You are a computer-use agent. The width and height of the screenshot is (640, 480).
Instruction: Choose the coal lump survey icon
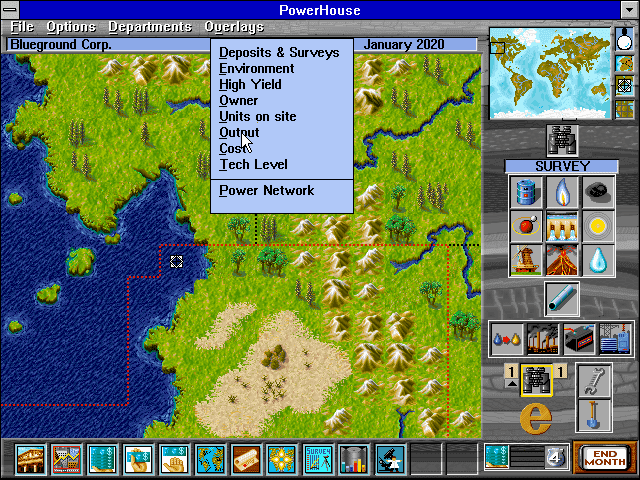(x=598, y=192)
